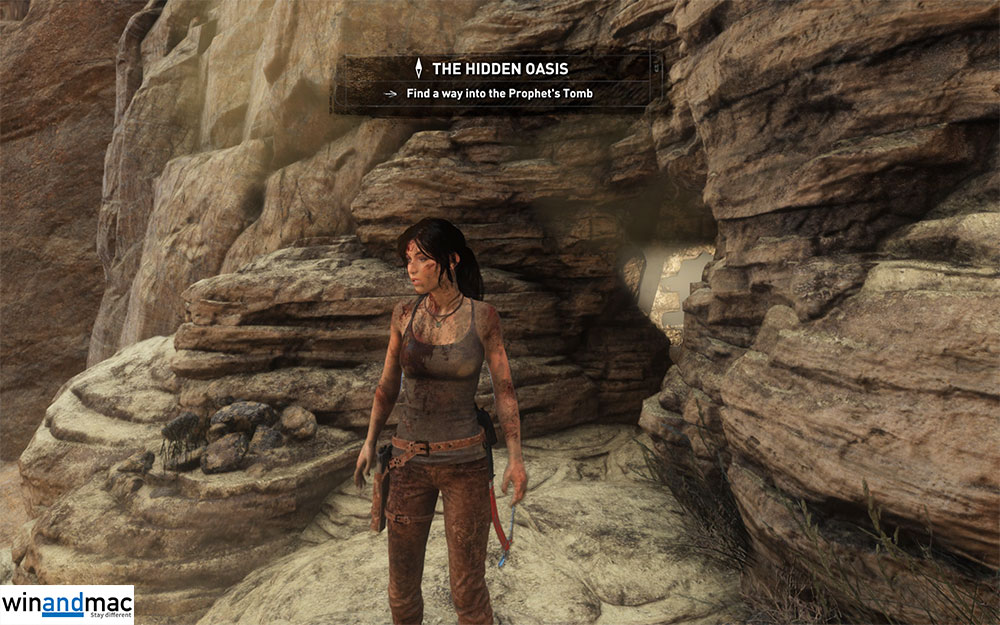Select The Hidden Oasis objective tracker

point(497,81)
